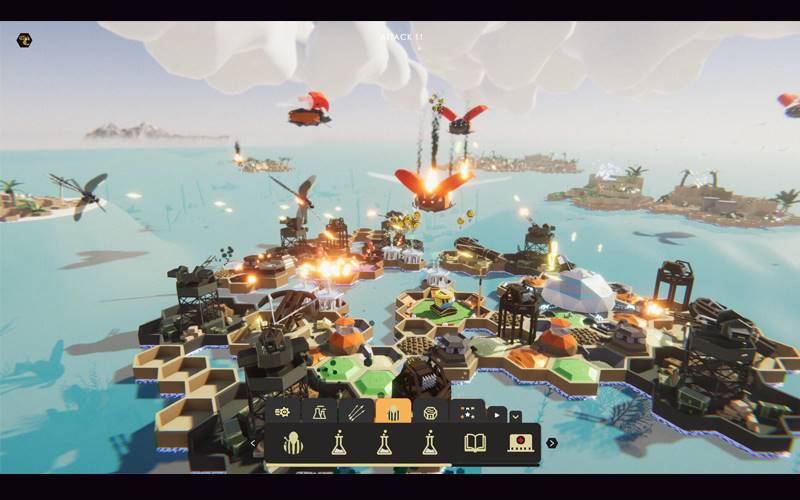Viewport: 800px width, 500px height.
Task: Switch to the hexagonal nut build tab
Action: point(430,412)
